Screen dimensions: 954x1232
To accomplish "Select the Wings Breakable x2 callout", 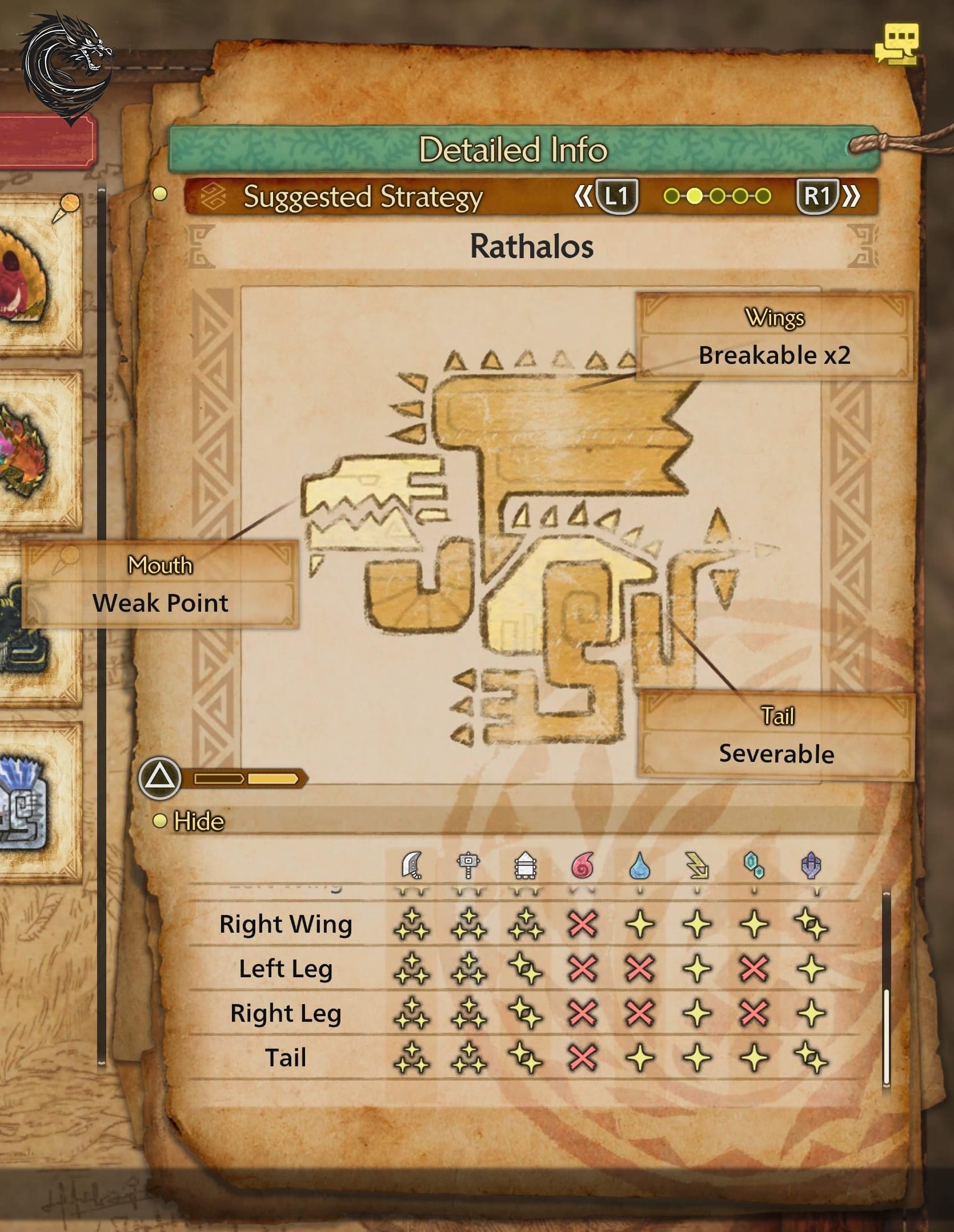I will point(774,337).
